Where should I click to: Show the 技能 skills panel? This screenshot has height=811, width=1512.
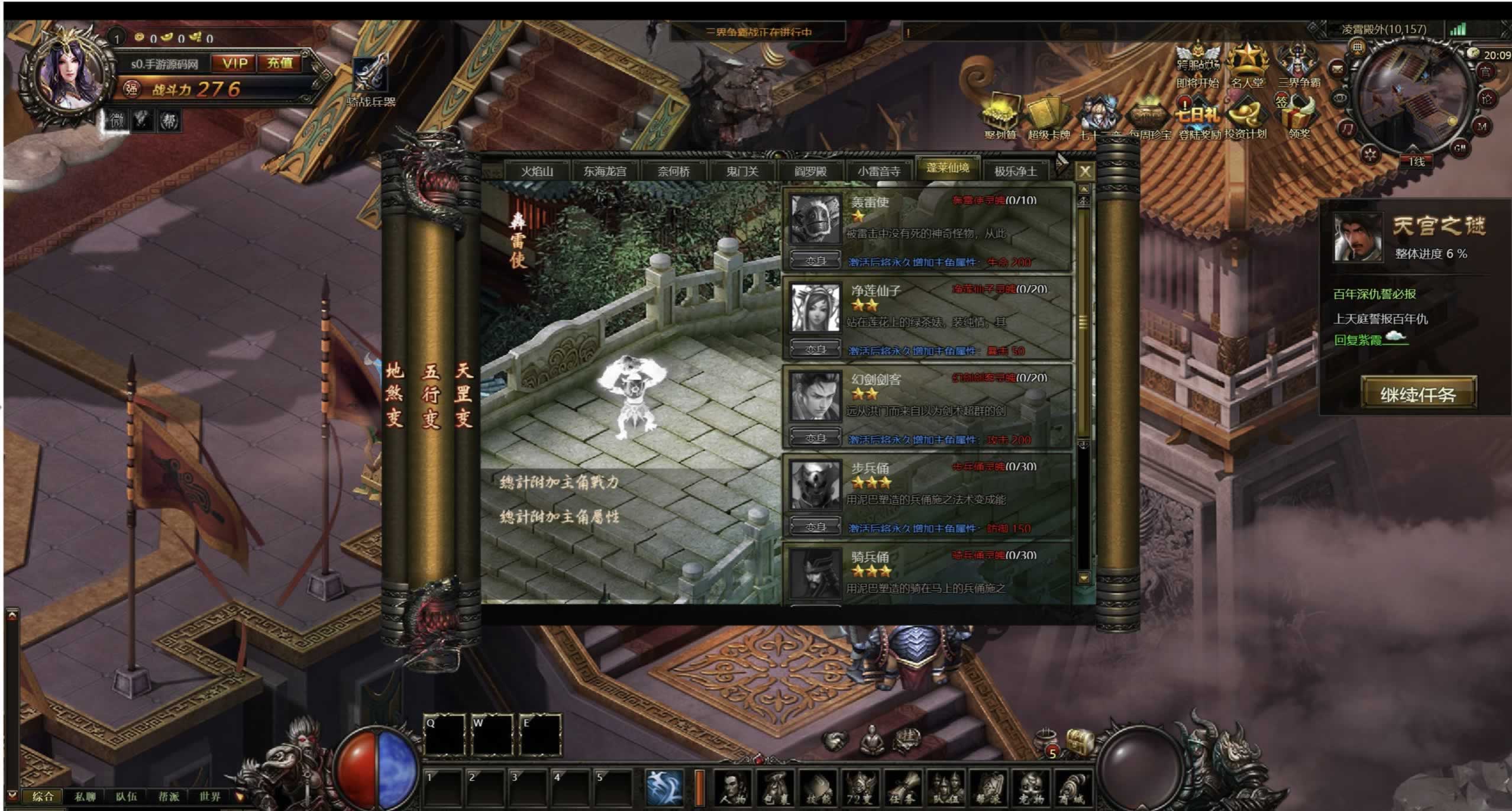818,788
